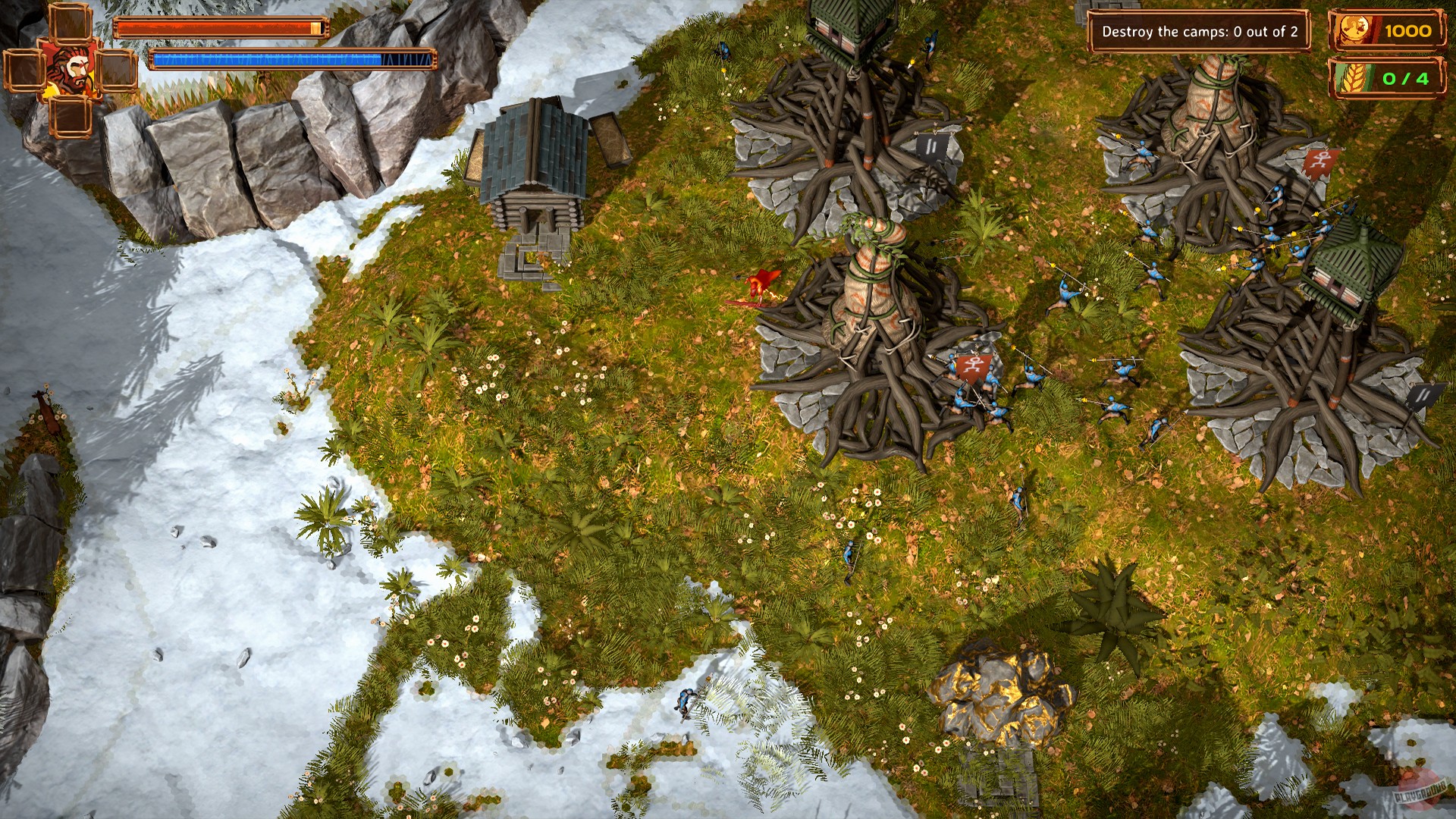1456x819 pixels.
Task: Click the grey striped flag by the totem tree
Action: coord(932,146)
